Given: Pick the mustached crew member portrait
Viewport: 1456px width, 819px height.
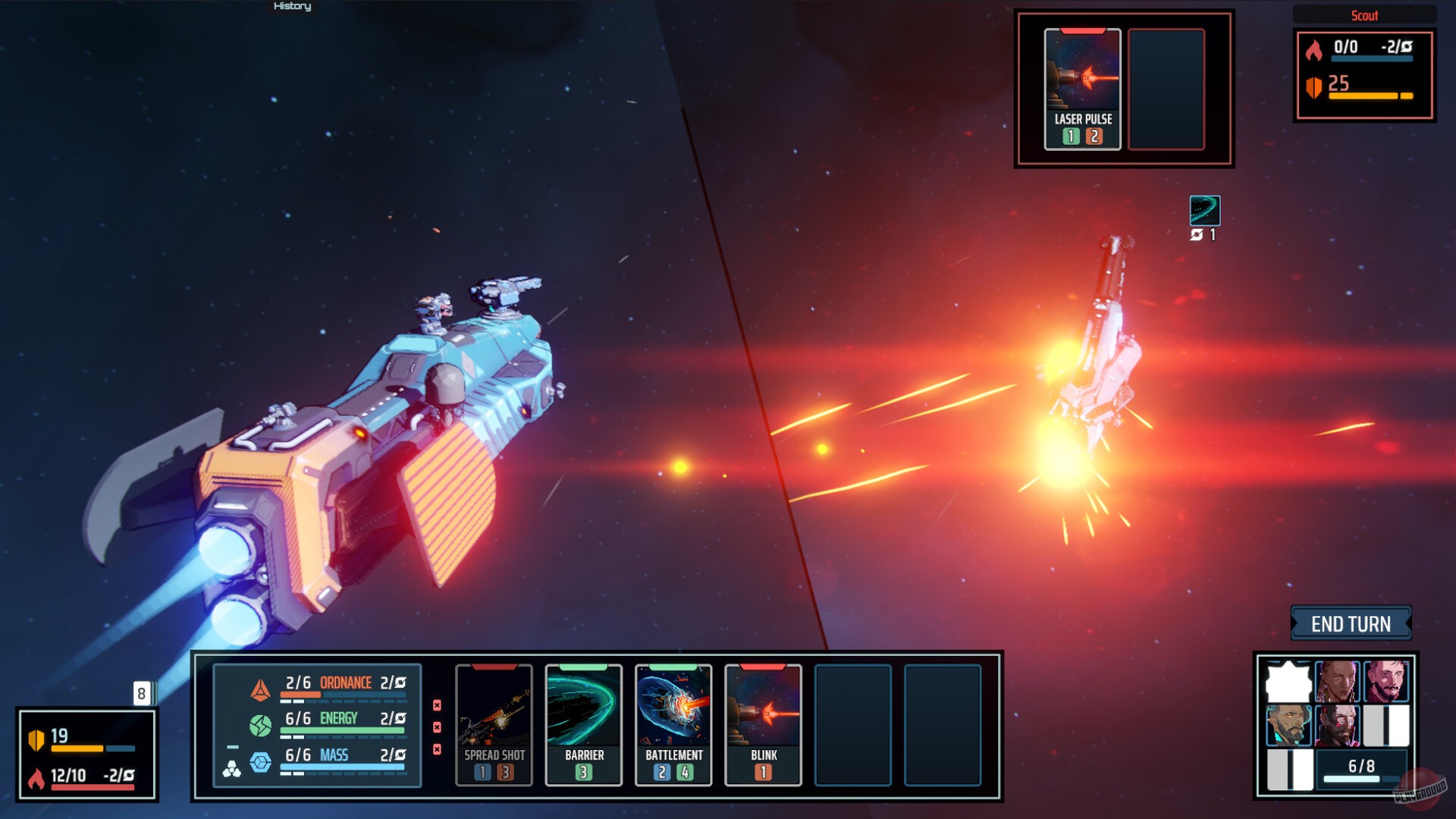Looking at the screenshot, I should click(x=1386, y=681).
